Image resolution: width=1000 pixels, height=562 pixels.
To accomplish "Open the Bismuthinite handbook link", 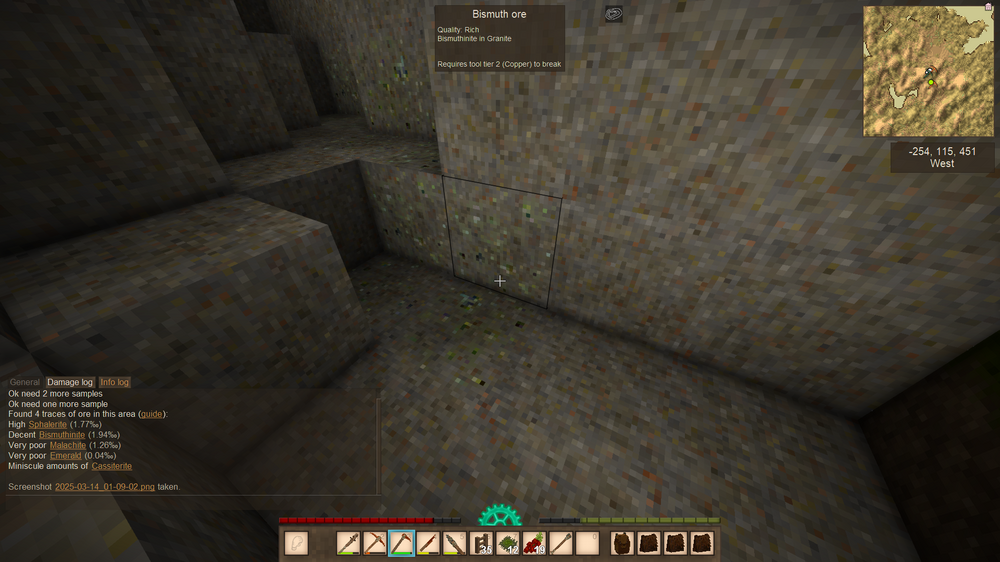I will 62,435.
